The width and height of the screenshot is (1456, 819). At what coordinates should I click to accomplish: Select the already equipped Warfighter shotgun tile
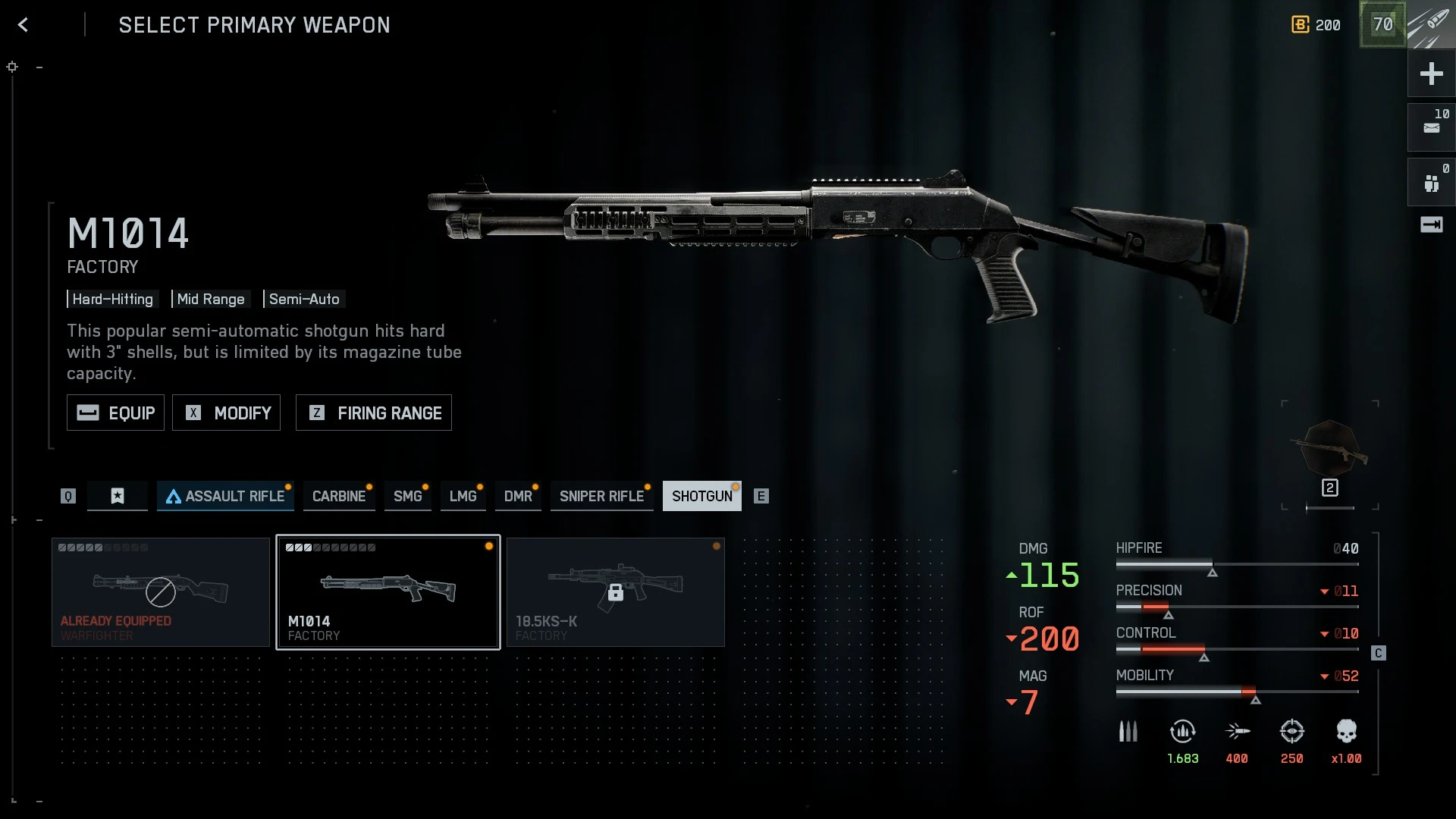click(x=161, y=592)
